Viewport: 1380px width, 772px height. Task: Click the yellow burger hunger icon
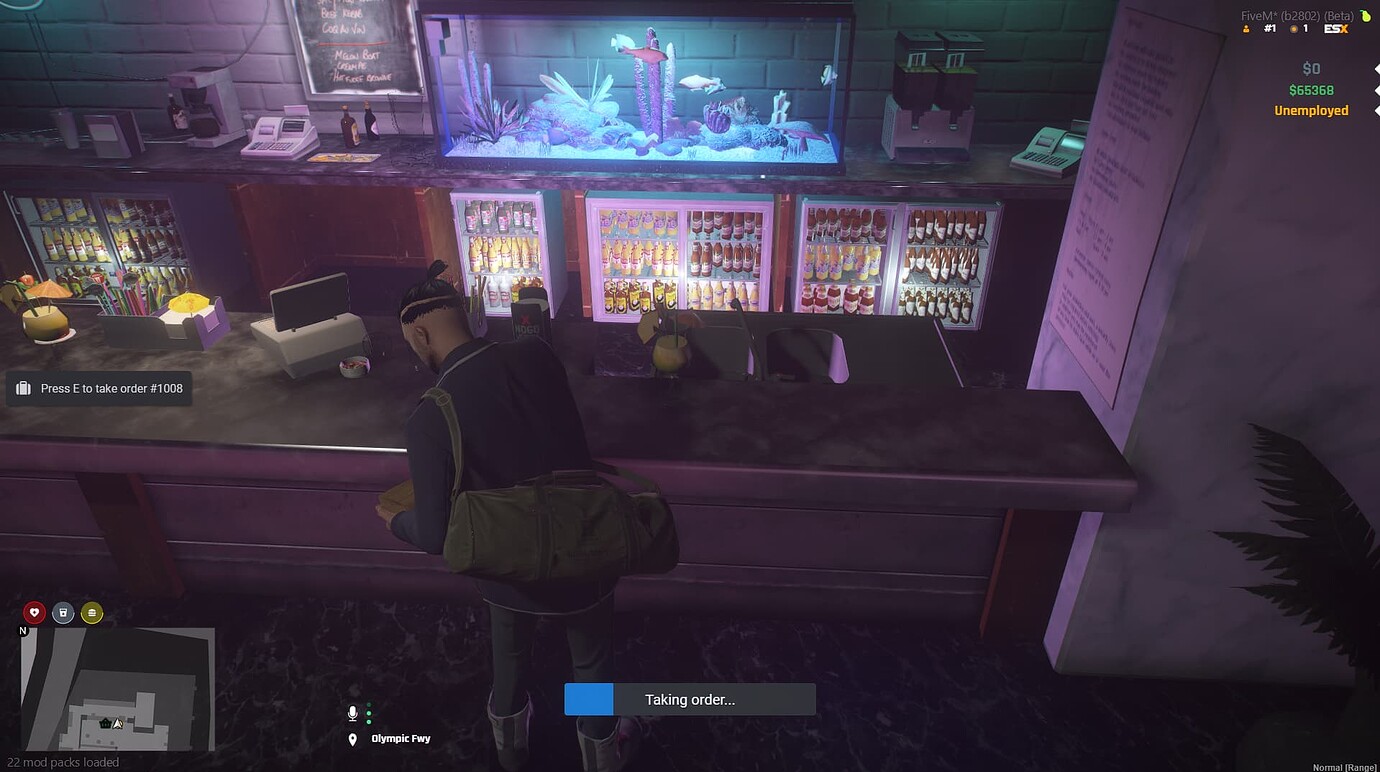click(91, 612)
